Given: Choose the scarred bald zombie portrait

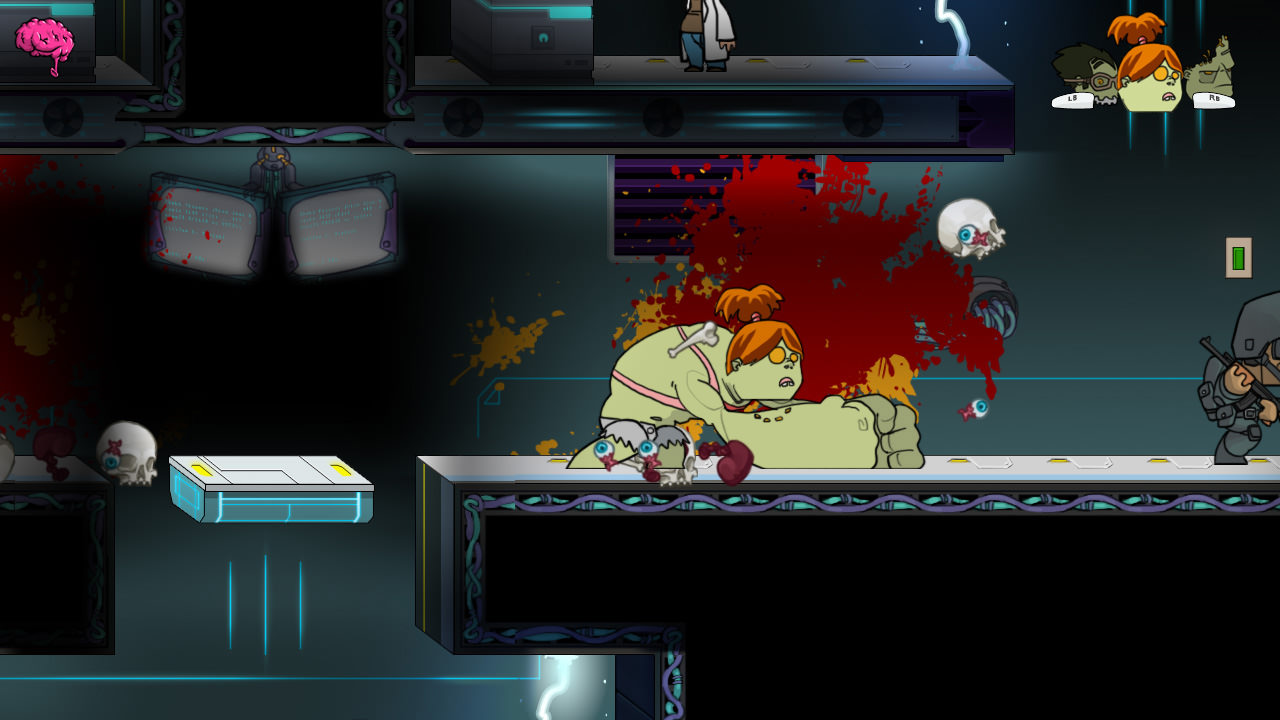Looking at the screenshot, I should [x=1213, y=70].
